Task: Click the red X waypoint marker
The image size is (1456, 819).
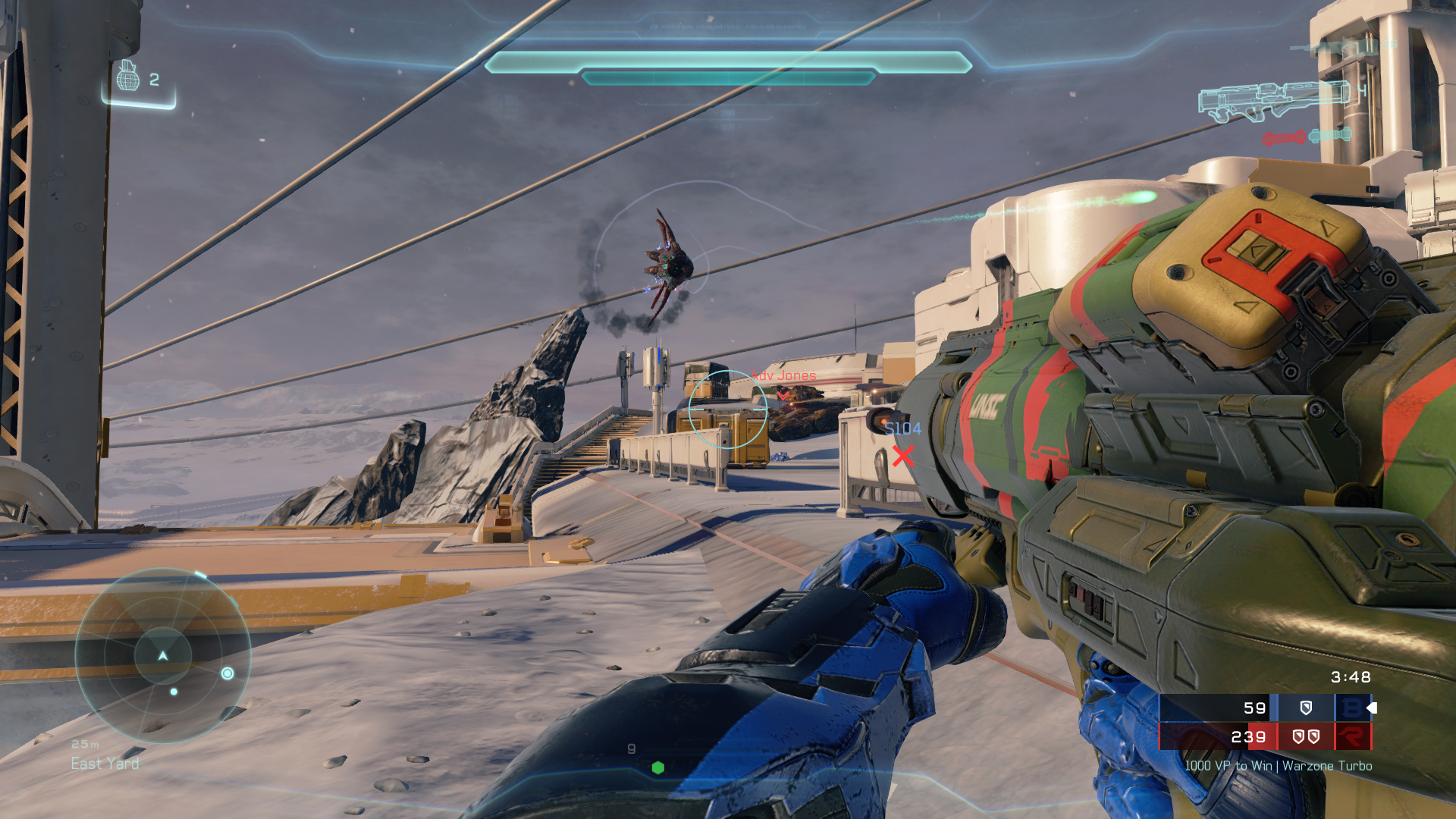Action: [902, 456]
